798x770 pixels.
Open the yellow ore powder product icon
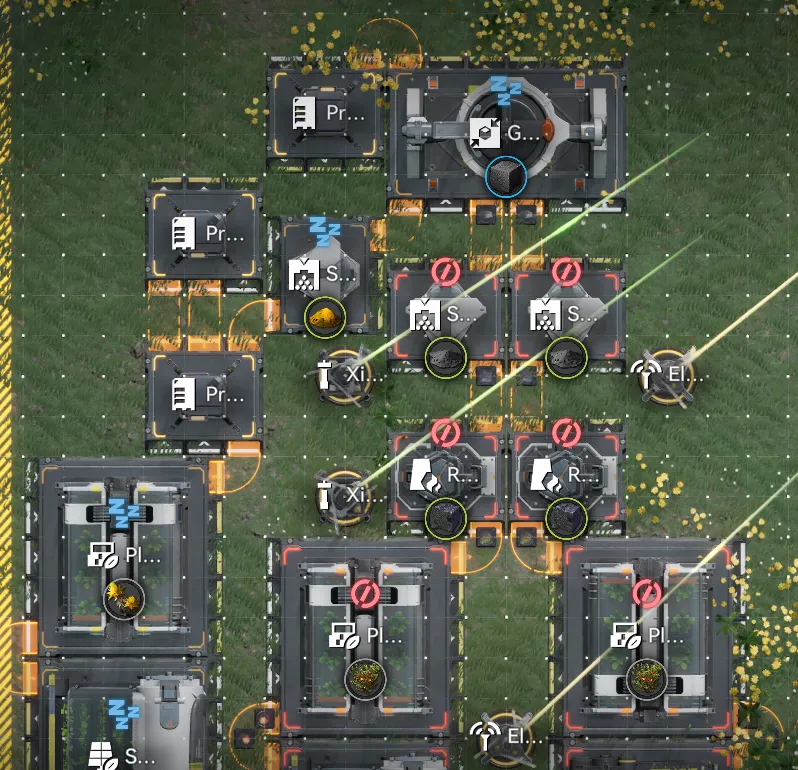325,317
